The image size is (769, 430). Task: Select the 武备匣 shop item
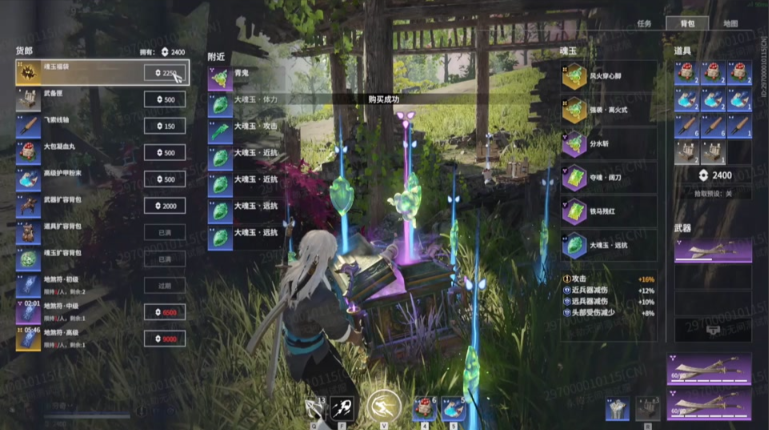tap(80, 100)
